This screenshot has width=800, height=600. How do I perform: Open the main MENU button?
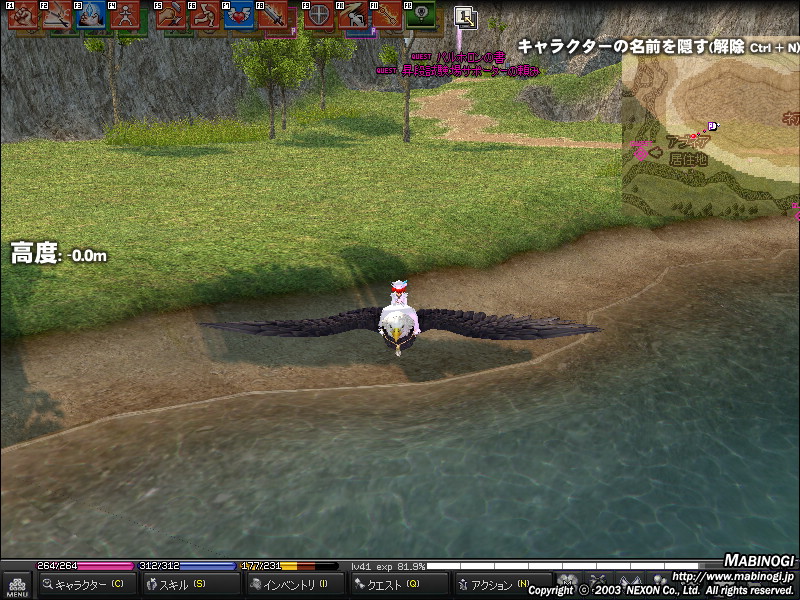coord(16,585)
